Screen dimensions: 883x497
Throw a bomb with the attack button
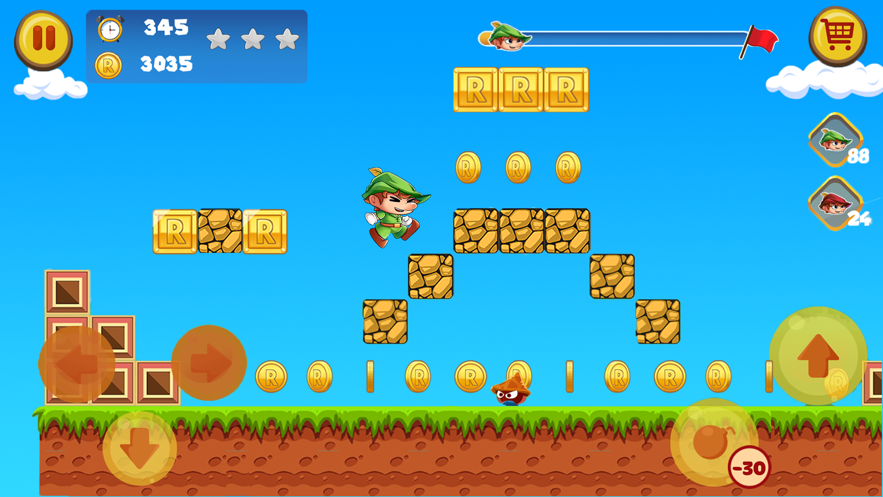click(712, 441)
